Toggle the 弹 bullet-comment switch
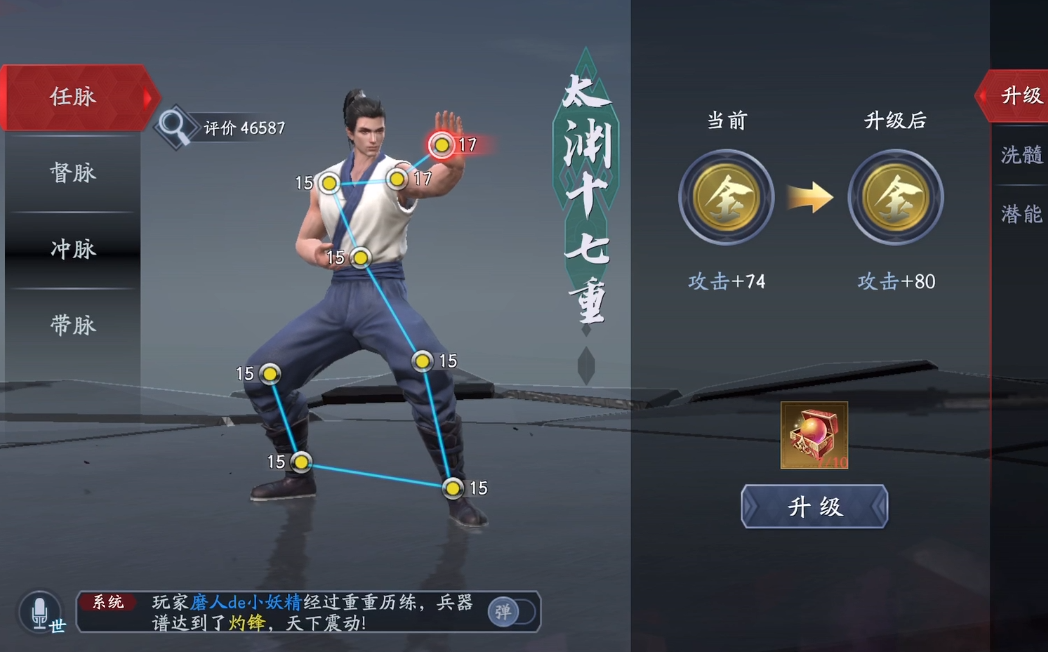 (x=511, y=611)
